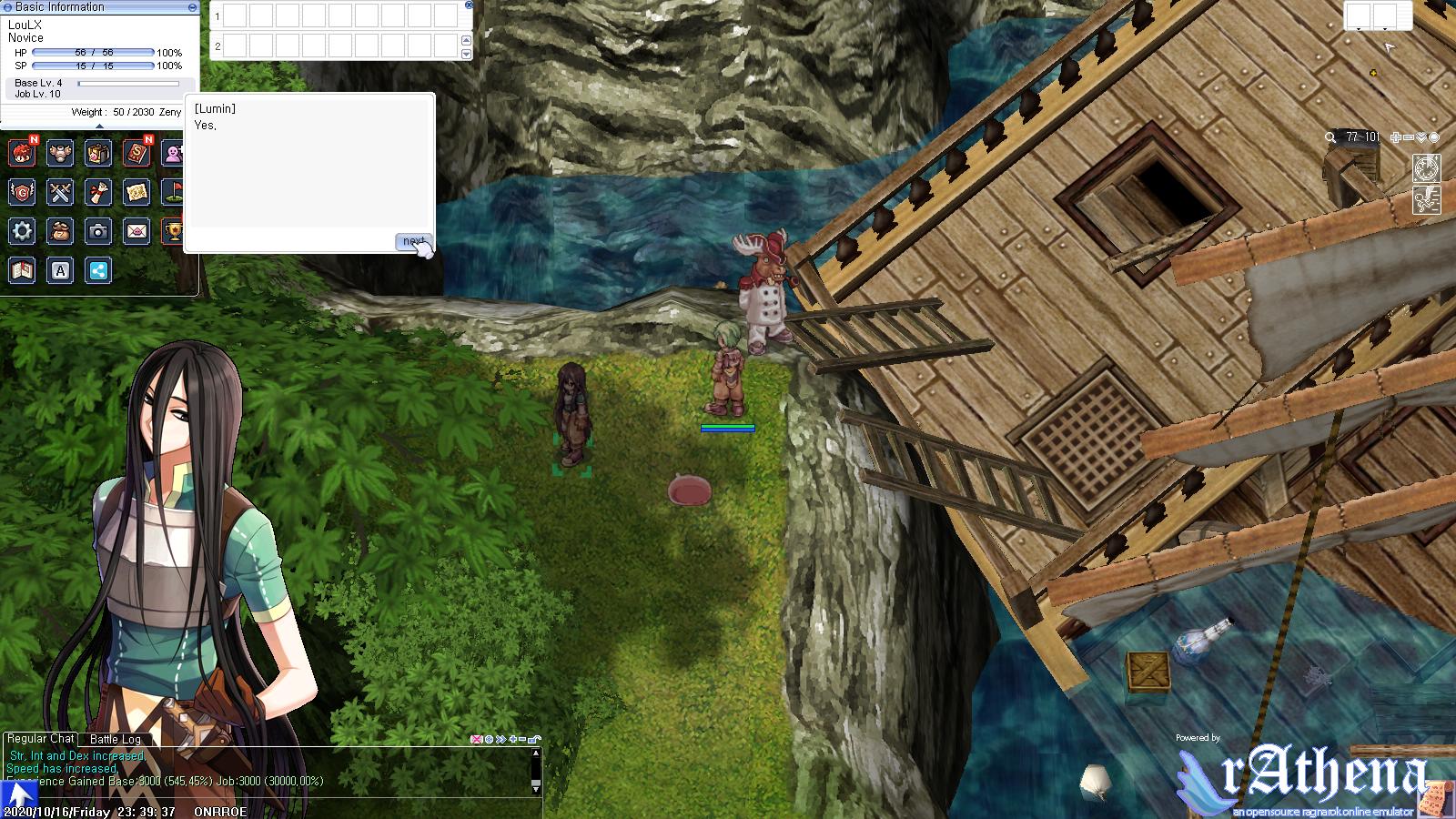
Task: Zoom in the minimap with the plus button
Action: [x=1394, y=137]
